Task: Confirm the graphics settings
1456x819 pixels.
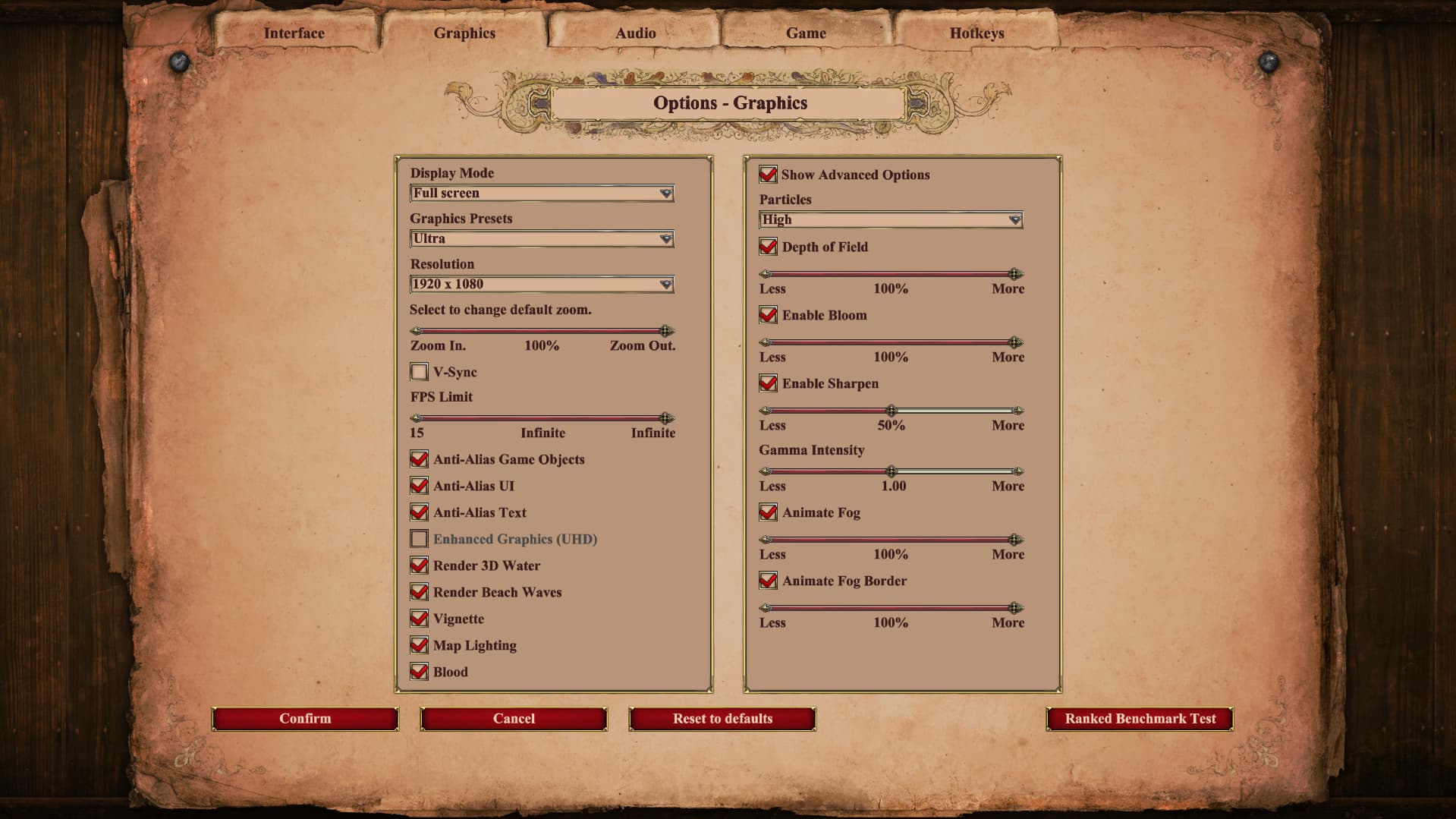Action: (x=305, y=719)
